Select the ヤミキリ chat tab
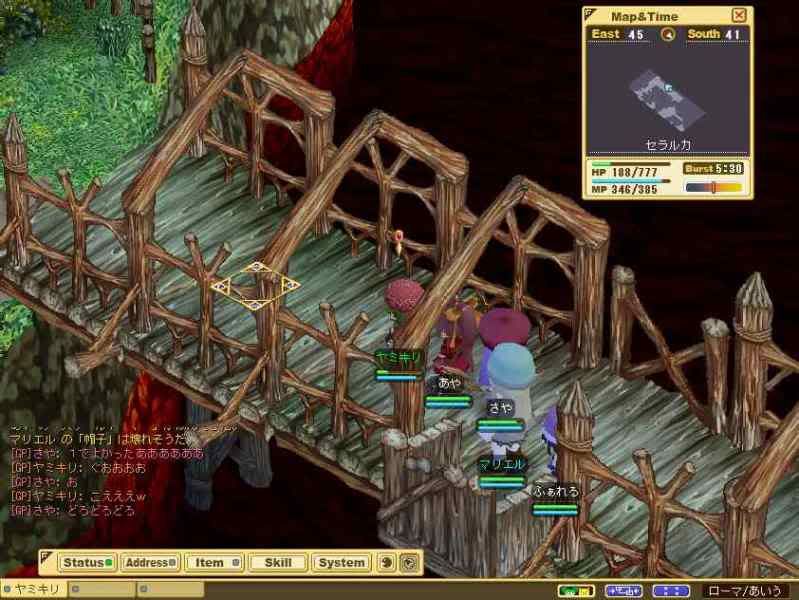799x600 pixels. [35, 590]
